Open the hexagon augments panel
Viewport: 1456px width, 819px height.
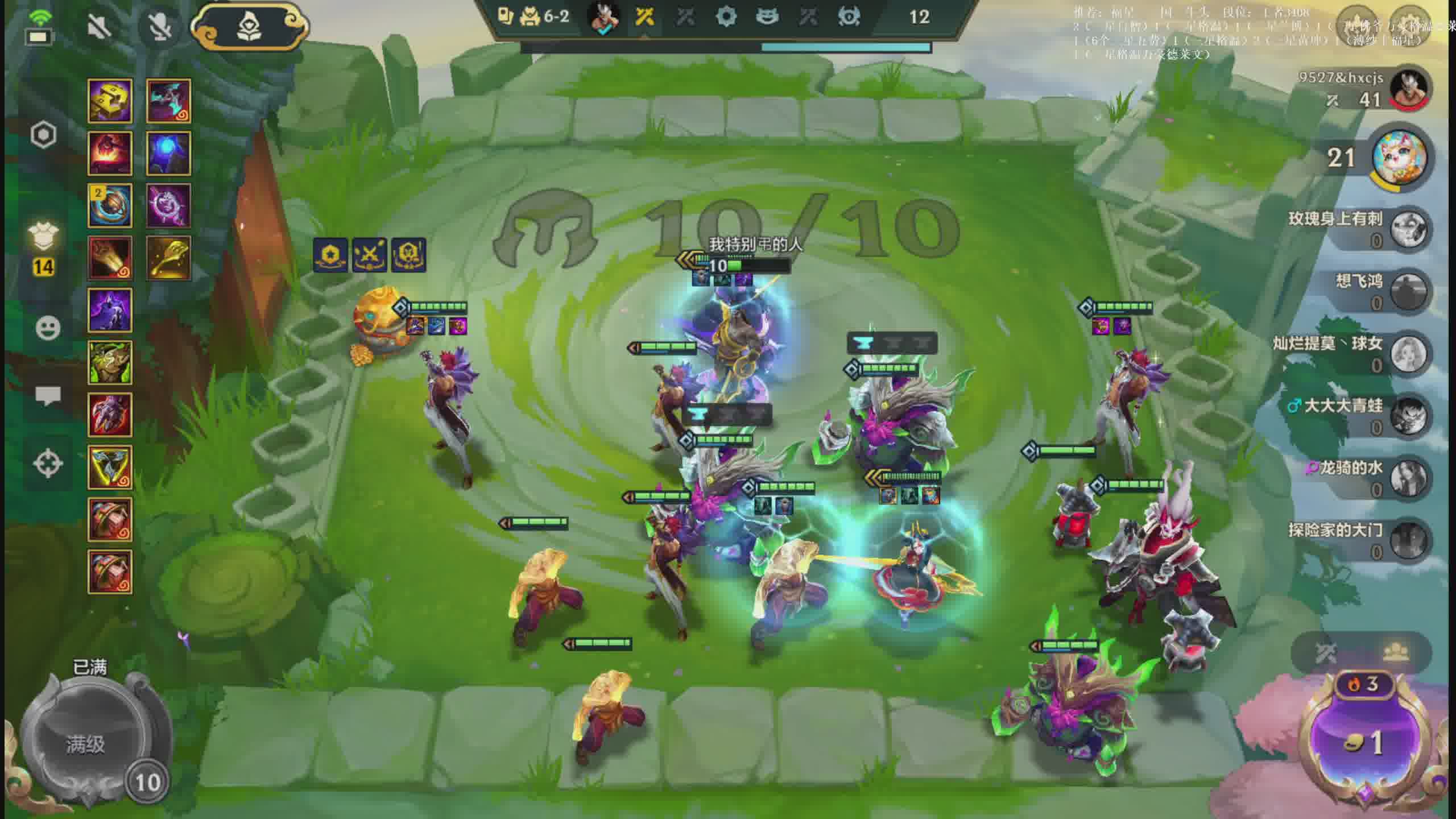tap(44, 135)
